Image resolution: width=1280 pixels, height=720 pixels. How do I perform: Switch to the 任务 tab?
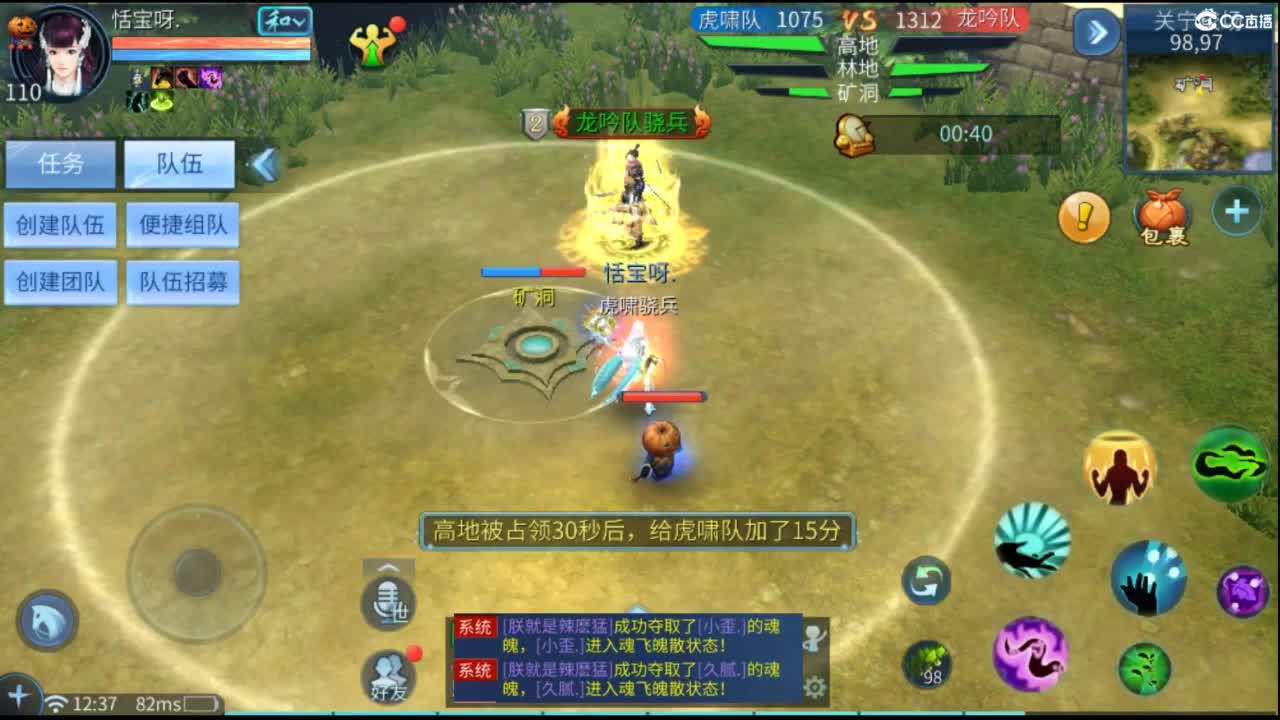[x=62, y=163]
